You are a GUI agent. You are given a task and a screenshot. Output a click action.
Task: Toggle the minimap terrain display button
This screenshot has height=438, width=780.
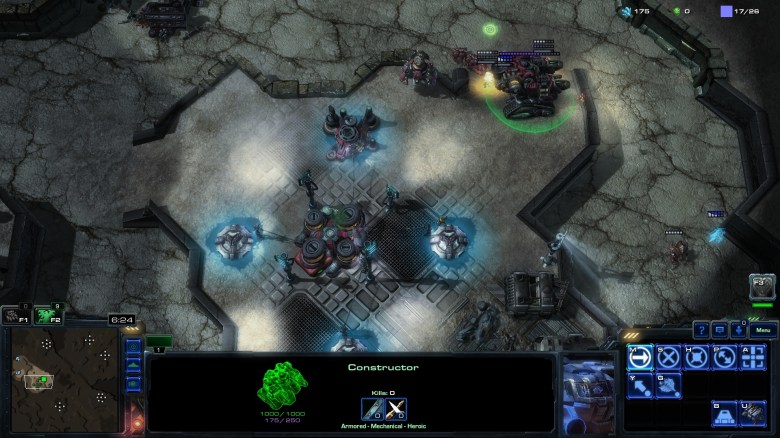coord(133,366)
